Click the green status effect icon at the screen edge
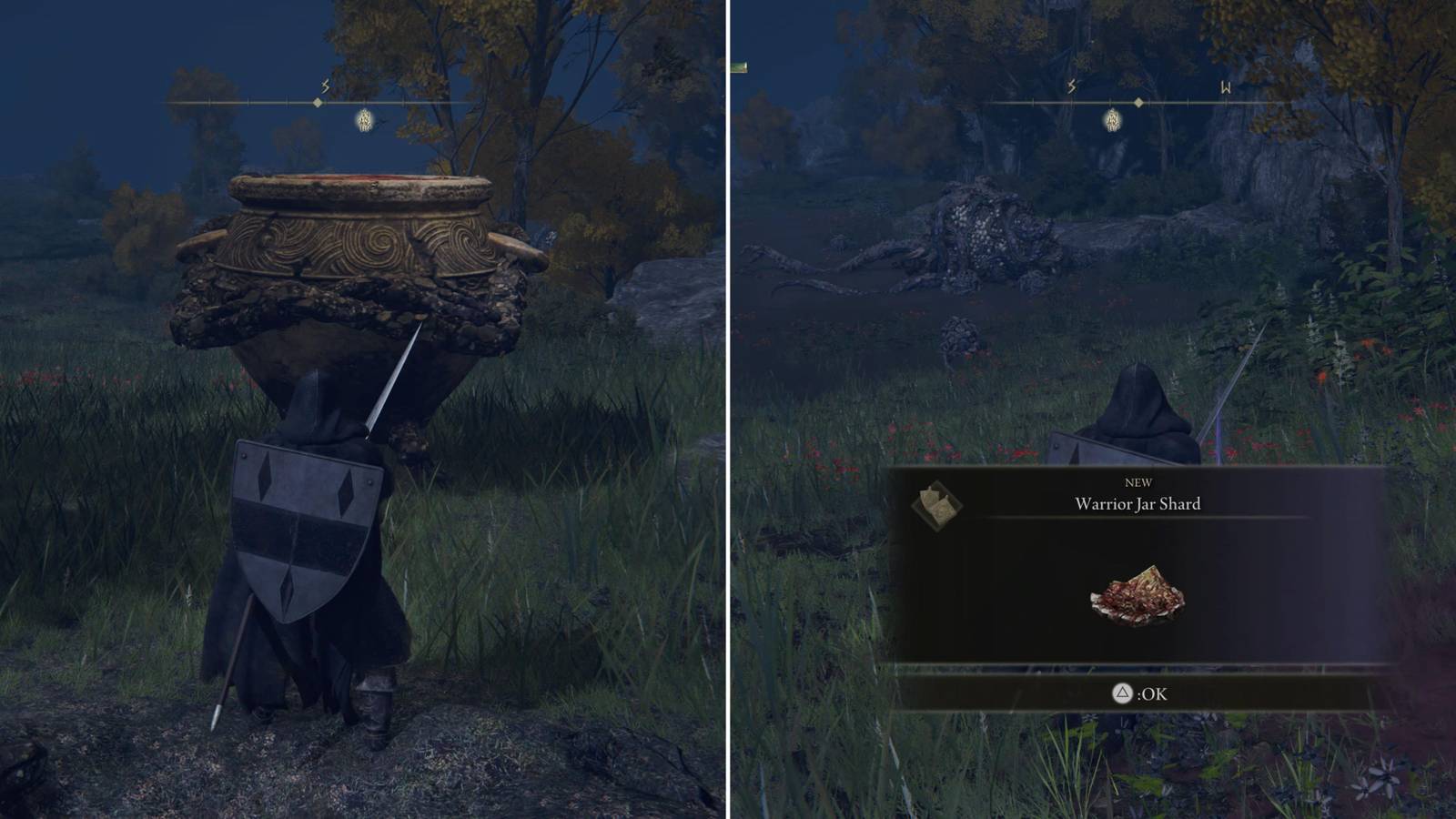The width and height of the screenshot is (1456, 819). coord(740,68)
